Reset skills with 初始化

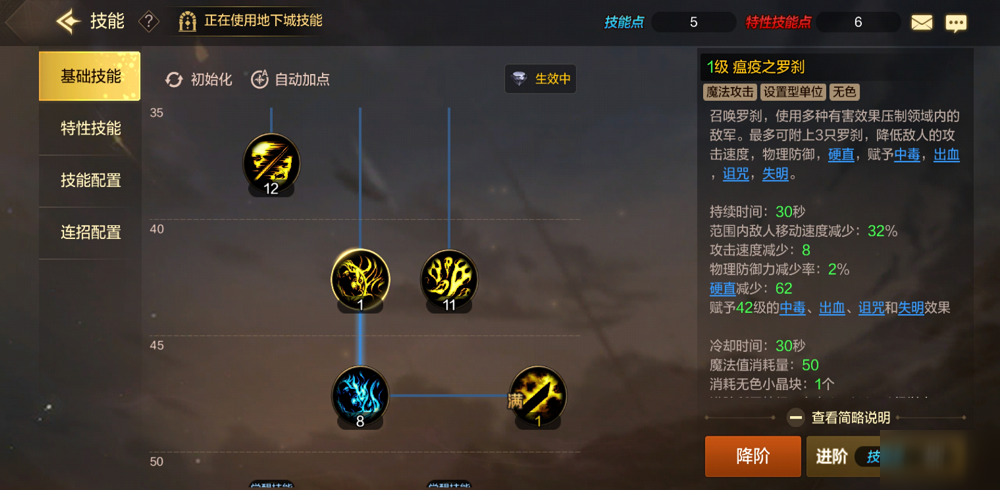[199, 79]
